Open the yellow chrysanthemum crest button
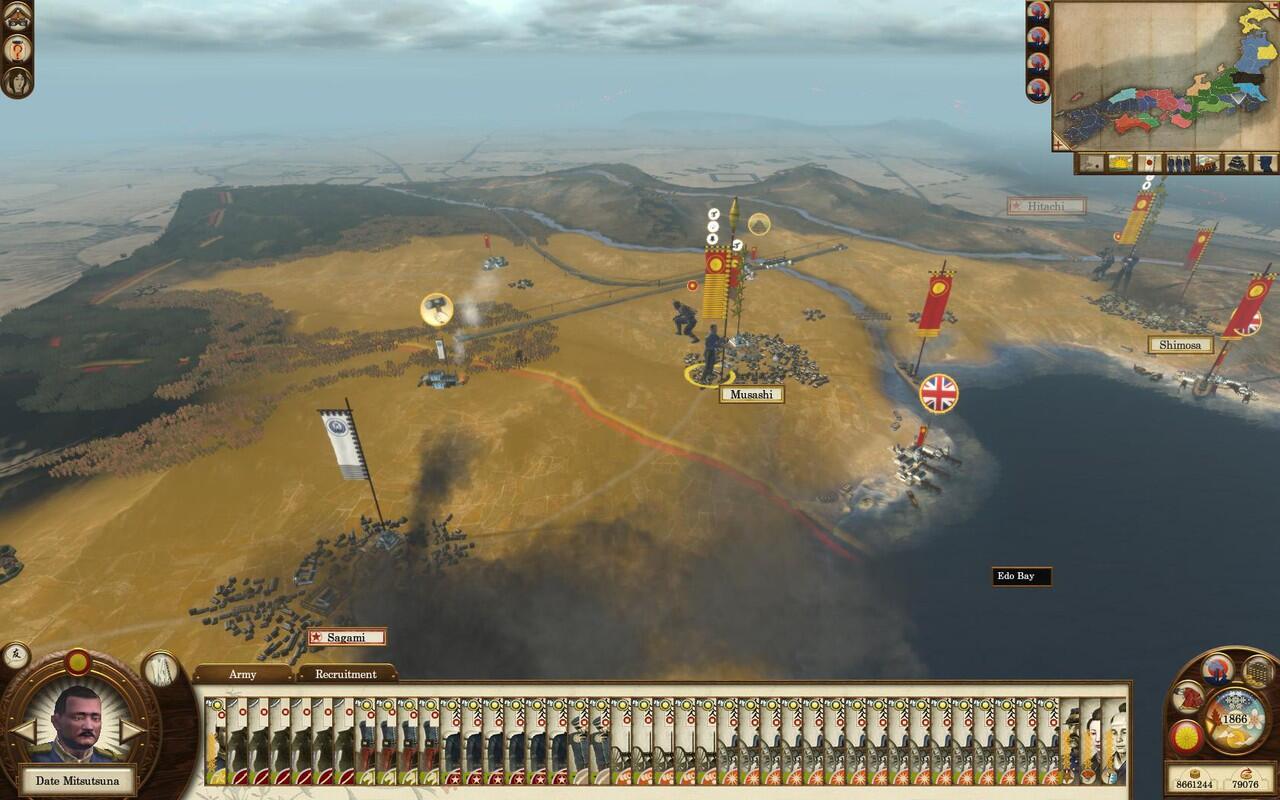The height and width of the screenshot is (800, 1280). 1186,735
